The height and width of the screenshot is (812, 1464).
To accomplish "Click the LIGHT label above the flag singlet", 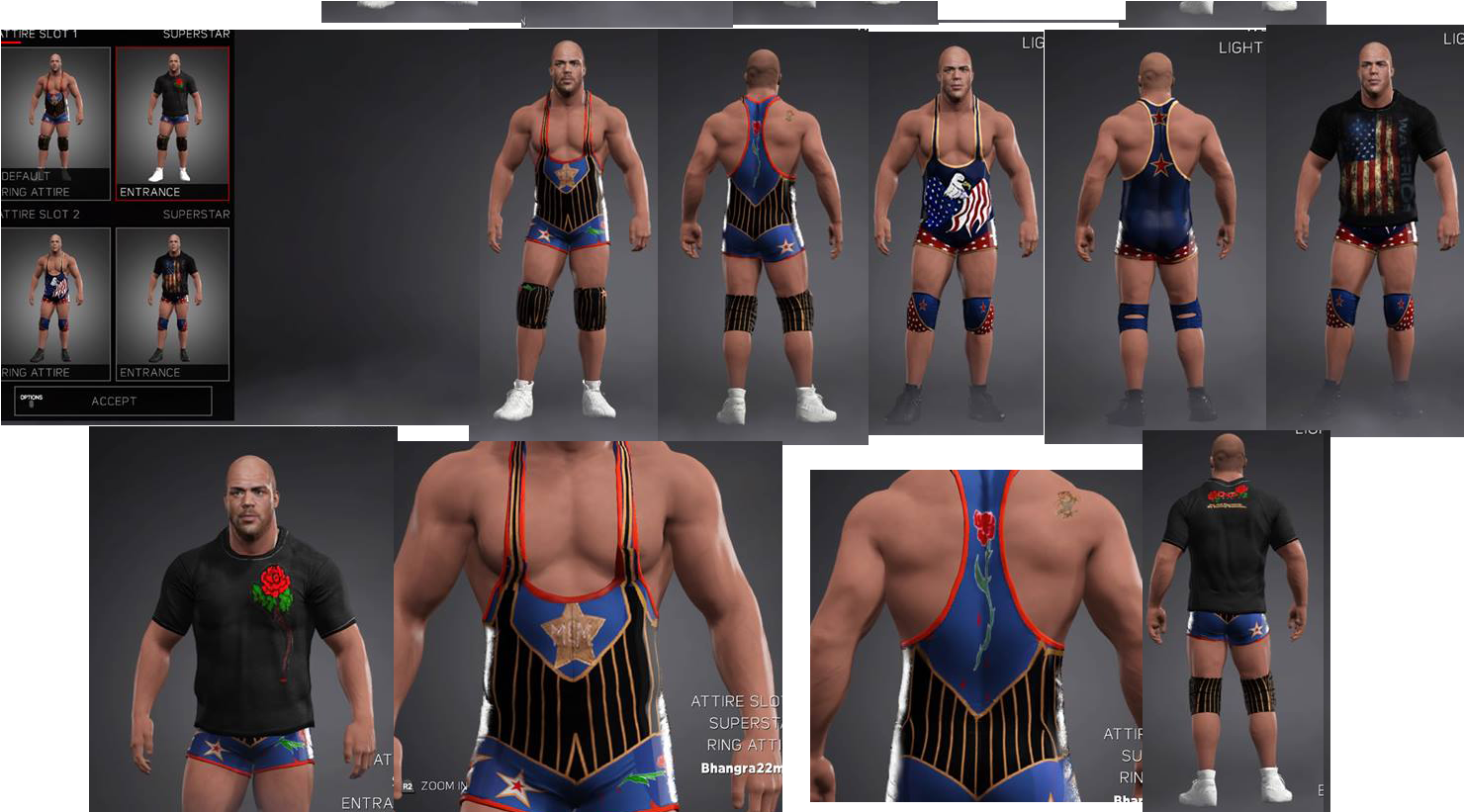I will (x=1032, y=44).
